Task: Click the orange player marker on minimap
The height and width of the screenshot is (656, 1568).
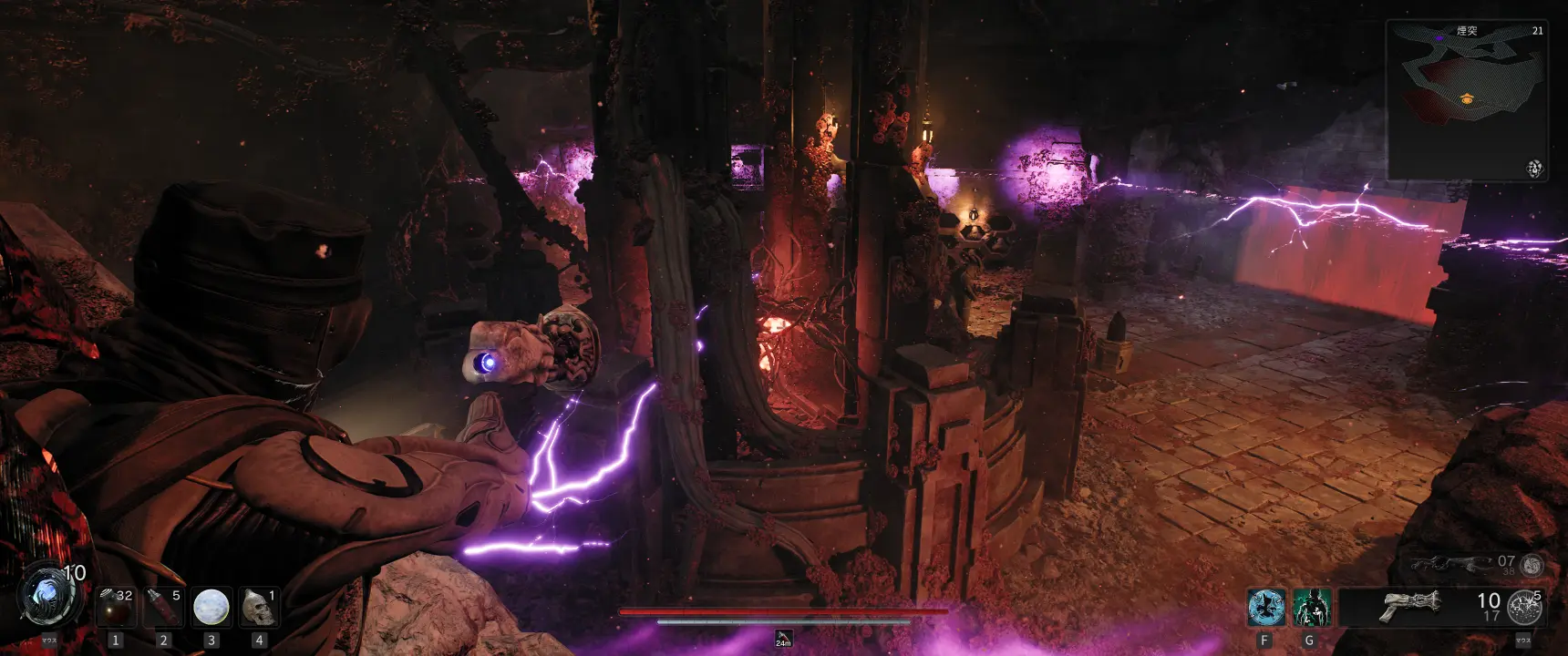Action: pos(1466,98)
